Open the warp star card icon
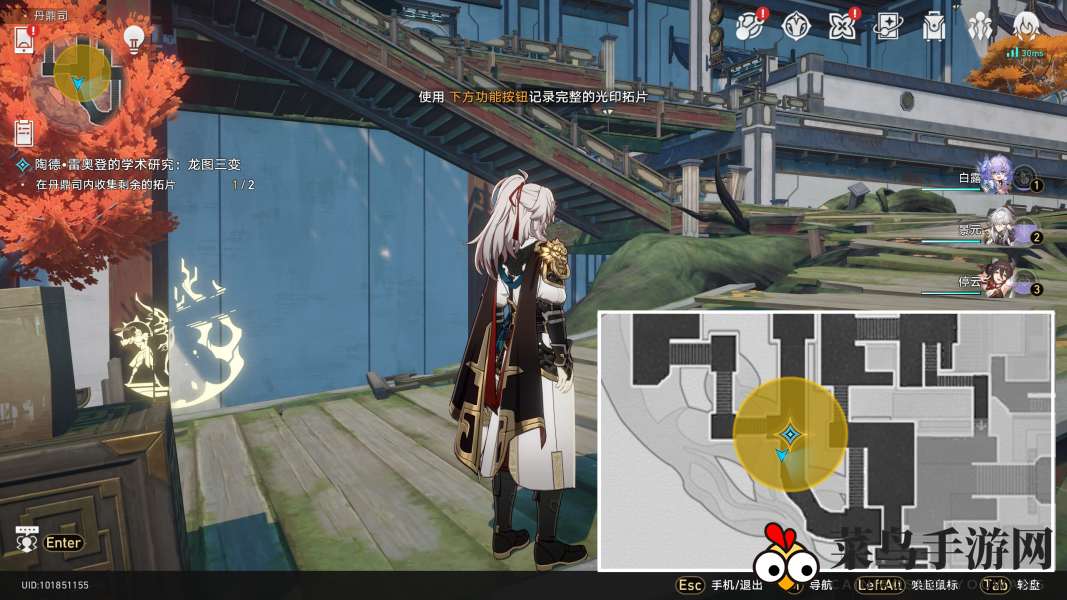 pyautogui.click(x=887, y=27)
